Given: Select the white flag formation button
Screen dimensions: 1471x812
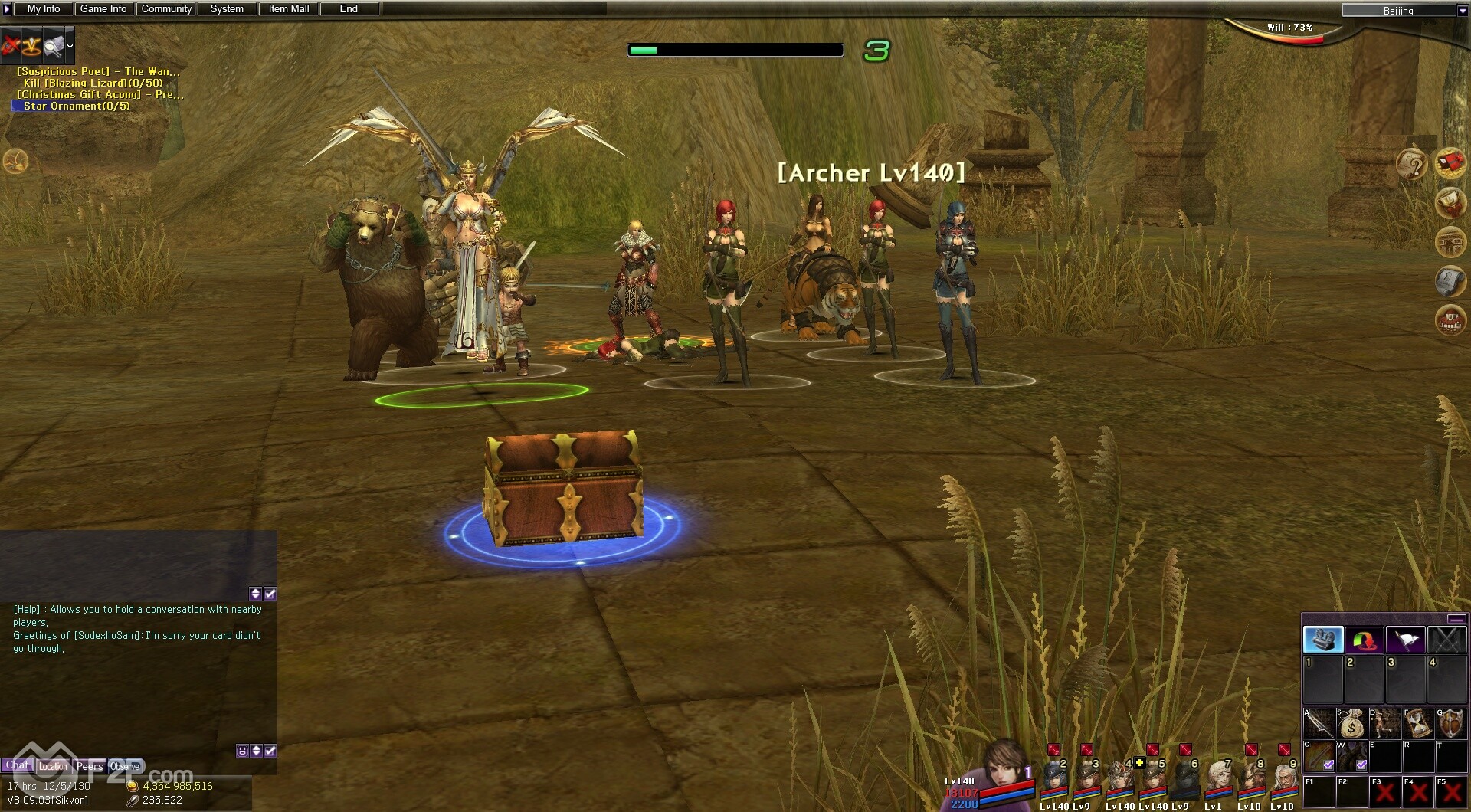Looking at the screenshot, I should 1405,640.
